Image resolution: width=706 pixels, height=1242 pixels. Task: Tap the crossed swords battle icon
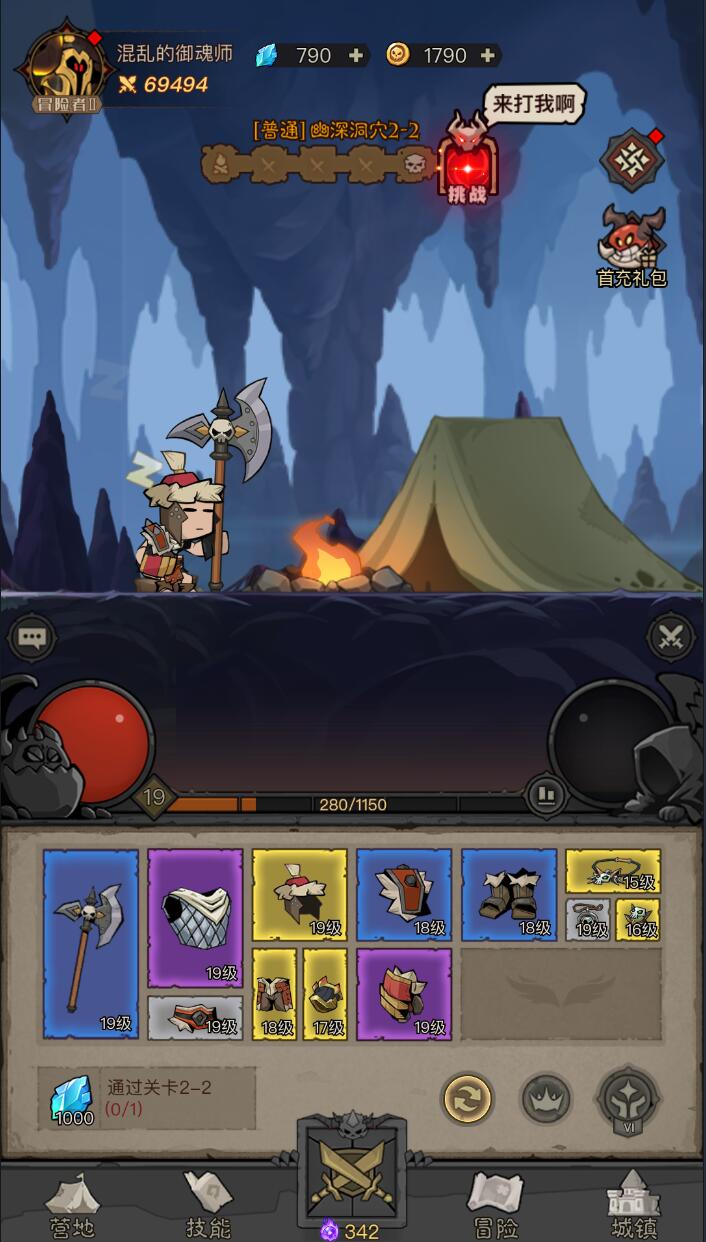670,636
